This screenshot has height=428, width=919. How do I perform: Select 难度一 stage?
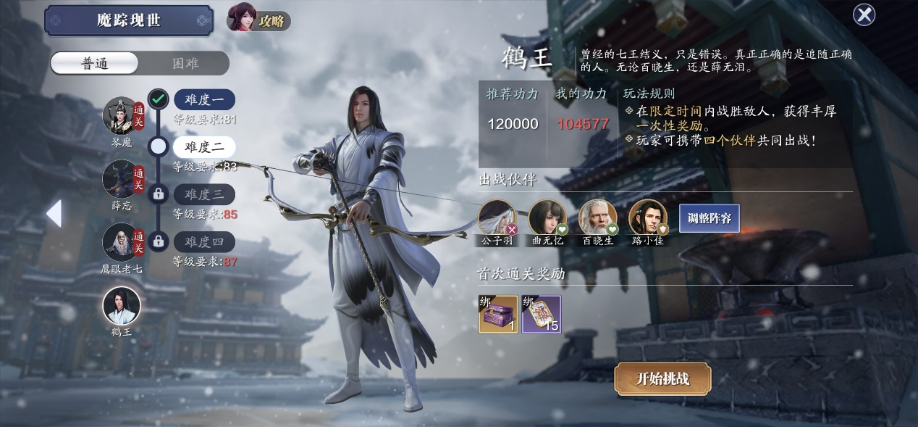tap(204, 99)
